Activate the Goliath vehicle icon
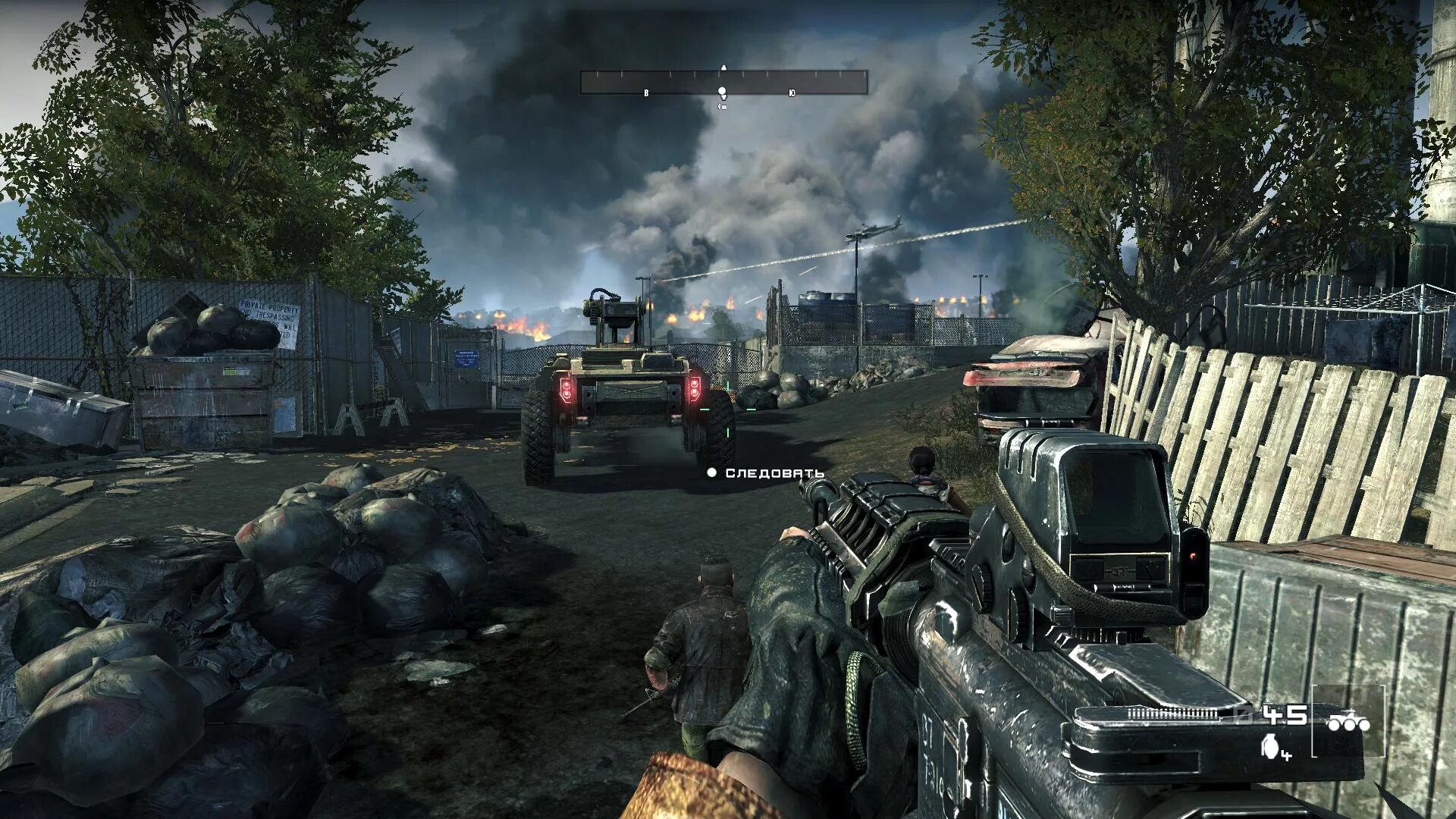This screenshot has width=1456, height=819. [x=1348, y=723]
